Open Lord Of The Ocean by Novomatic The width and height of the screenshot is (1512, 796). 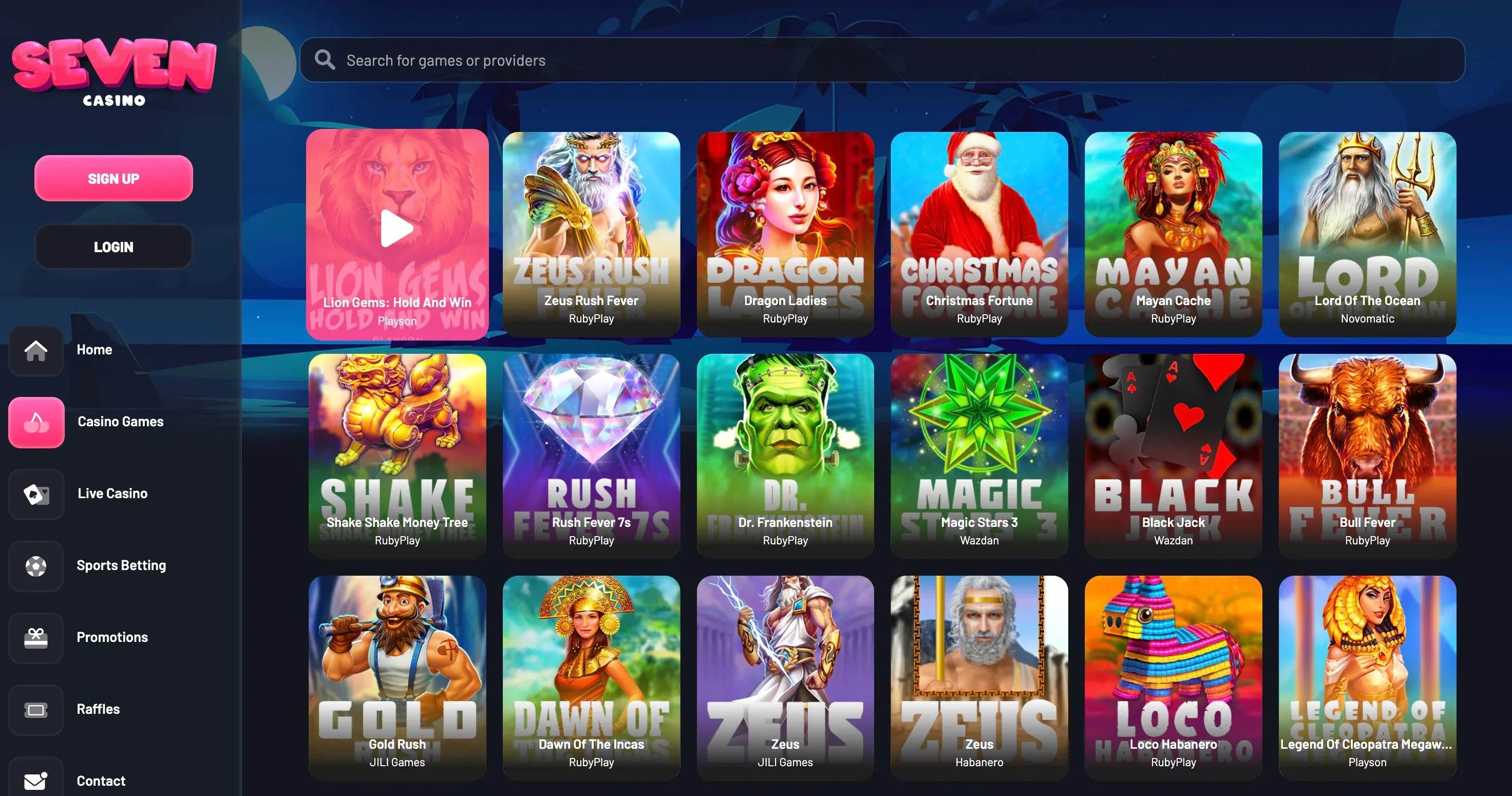(x=1367, y=234)
